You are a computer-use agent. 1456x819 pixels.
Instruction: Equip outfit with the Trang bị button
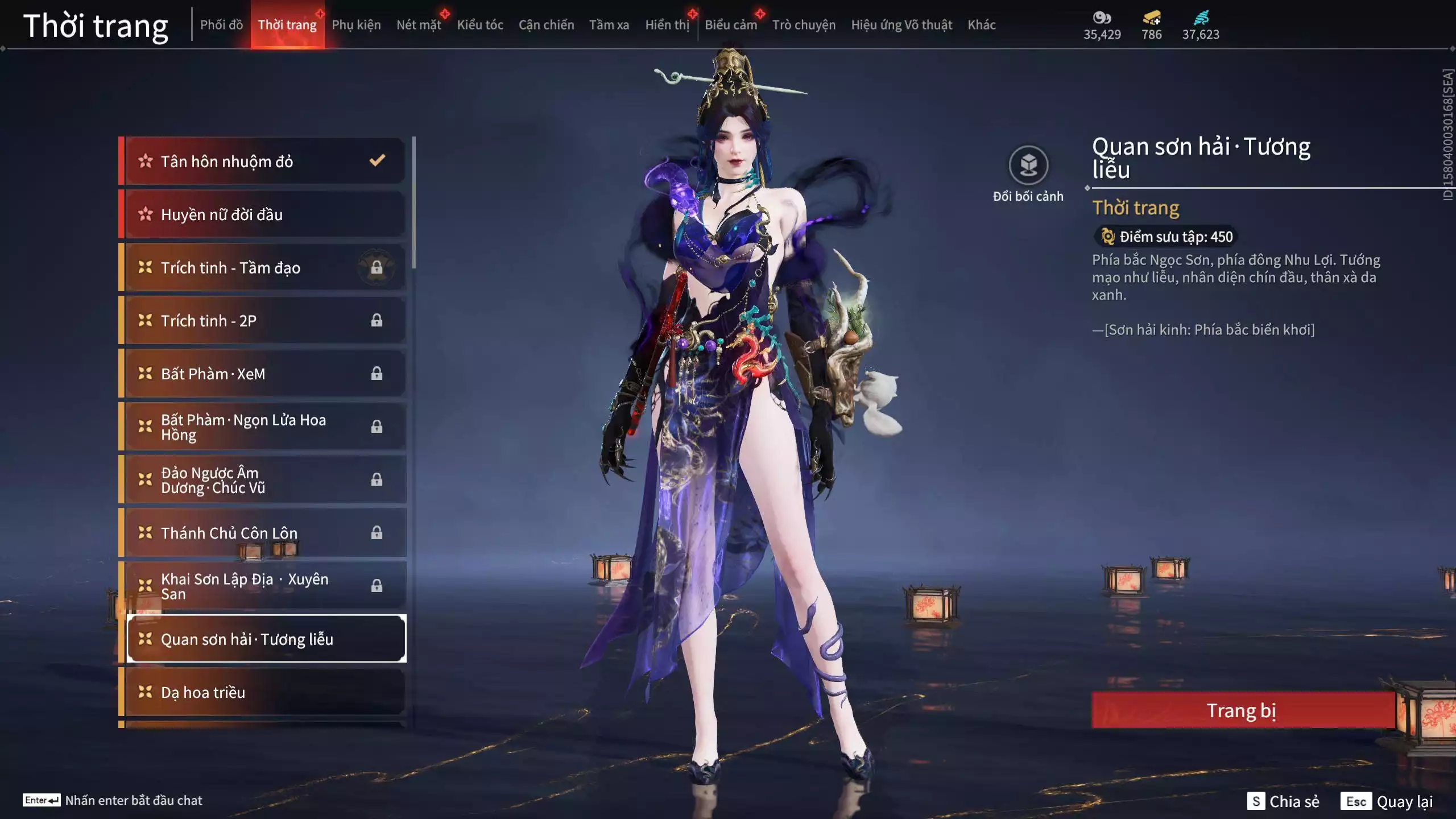point(1242,710)
